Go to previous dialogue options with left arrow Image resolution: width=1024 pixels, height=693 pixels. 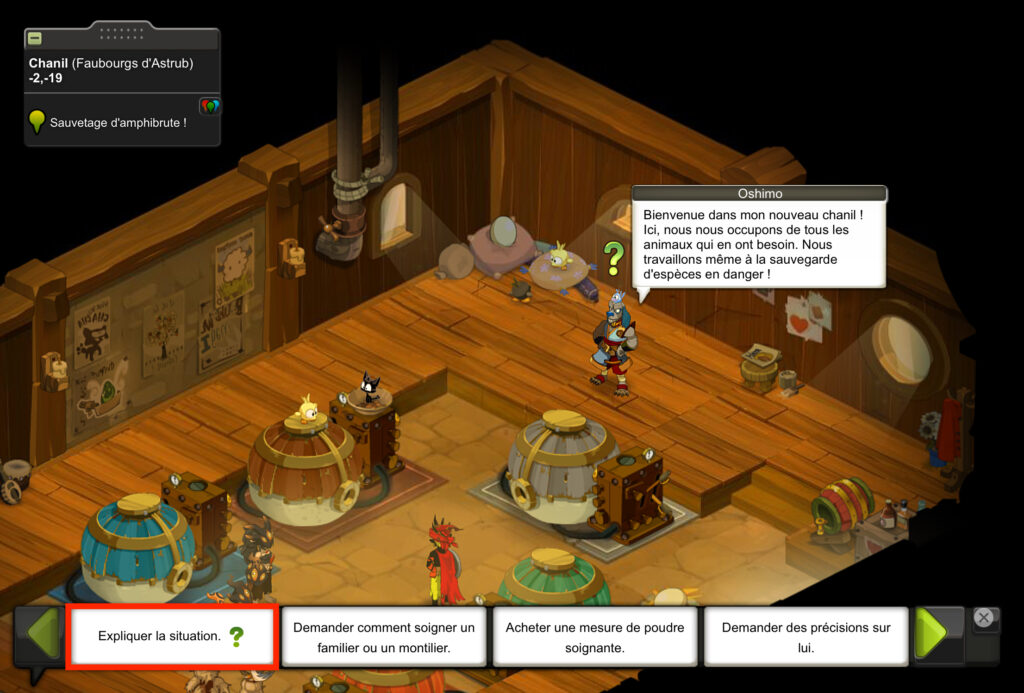tap(43, 633)
